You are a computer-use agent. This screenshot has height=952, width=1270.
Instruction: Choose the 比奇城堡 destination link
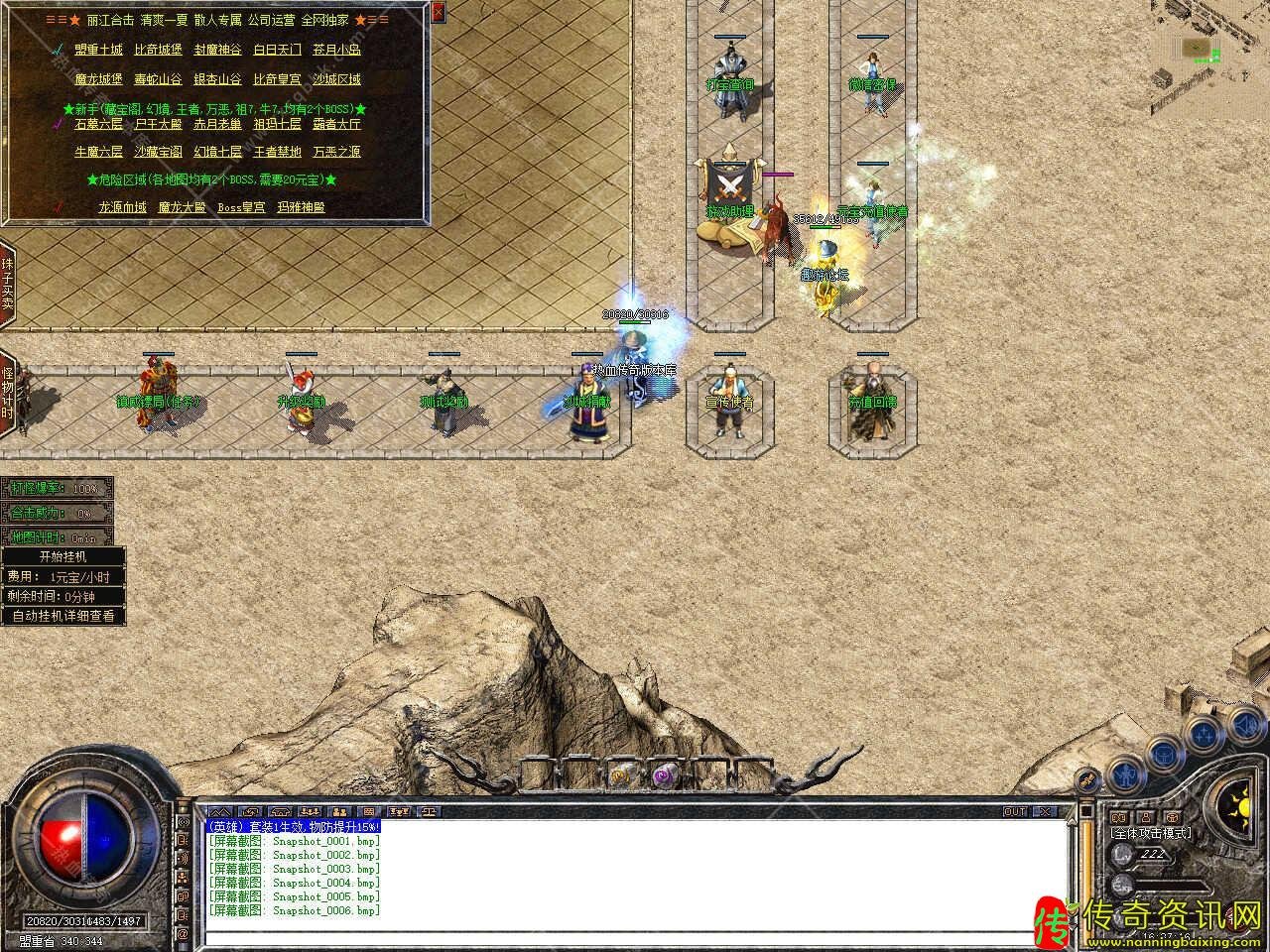click(x=159, y=50)
